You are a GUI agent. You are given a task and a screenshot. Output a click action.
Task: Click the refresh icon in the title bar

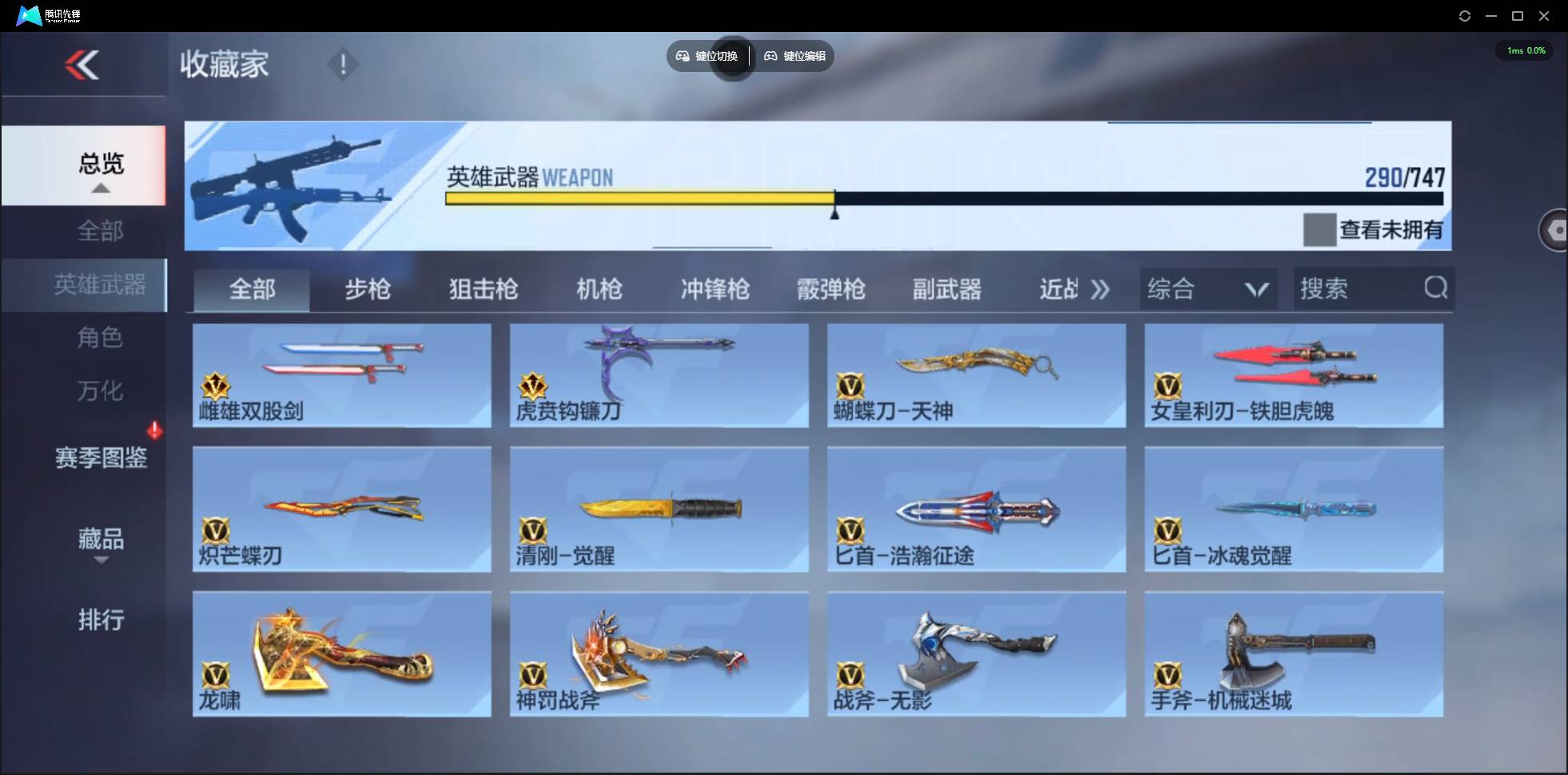[x=1466, y=15]
